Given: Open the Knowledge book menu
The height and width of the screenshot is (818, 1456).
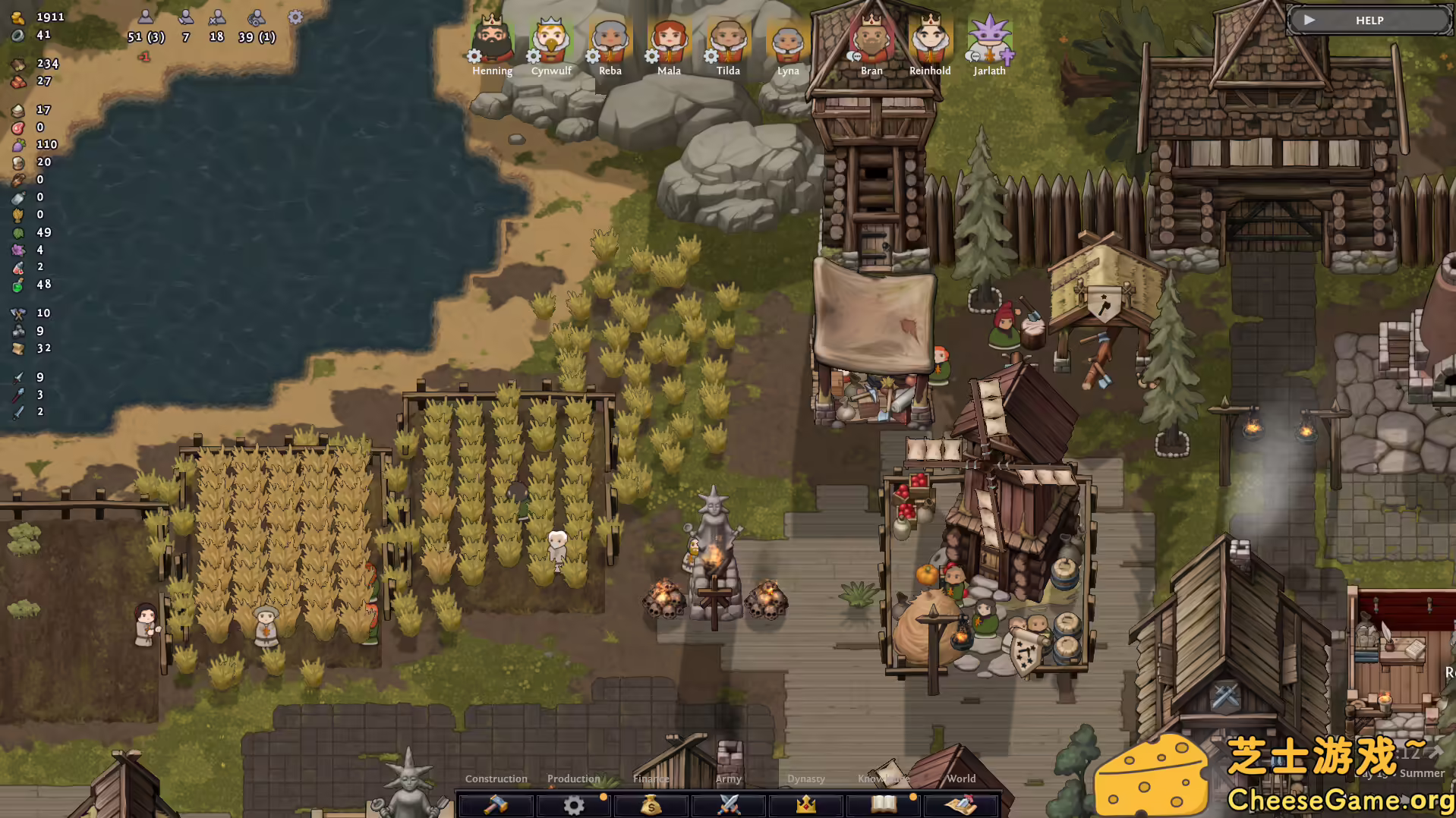Looking at the screenshot, I should [884, 804].
